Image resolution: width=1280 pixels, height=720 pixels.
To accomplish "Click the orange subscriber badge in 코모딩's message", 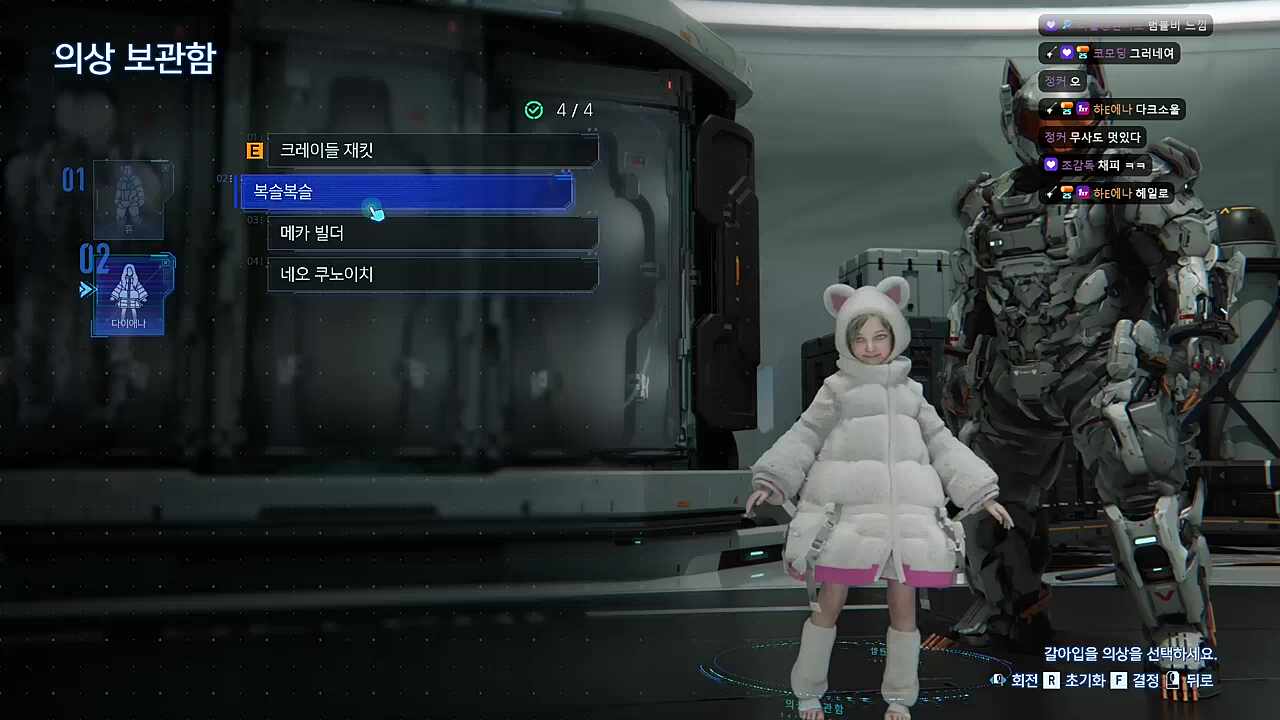I will pyautogui.click(x=1082, y=52).
